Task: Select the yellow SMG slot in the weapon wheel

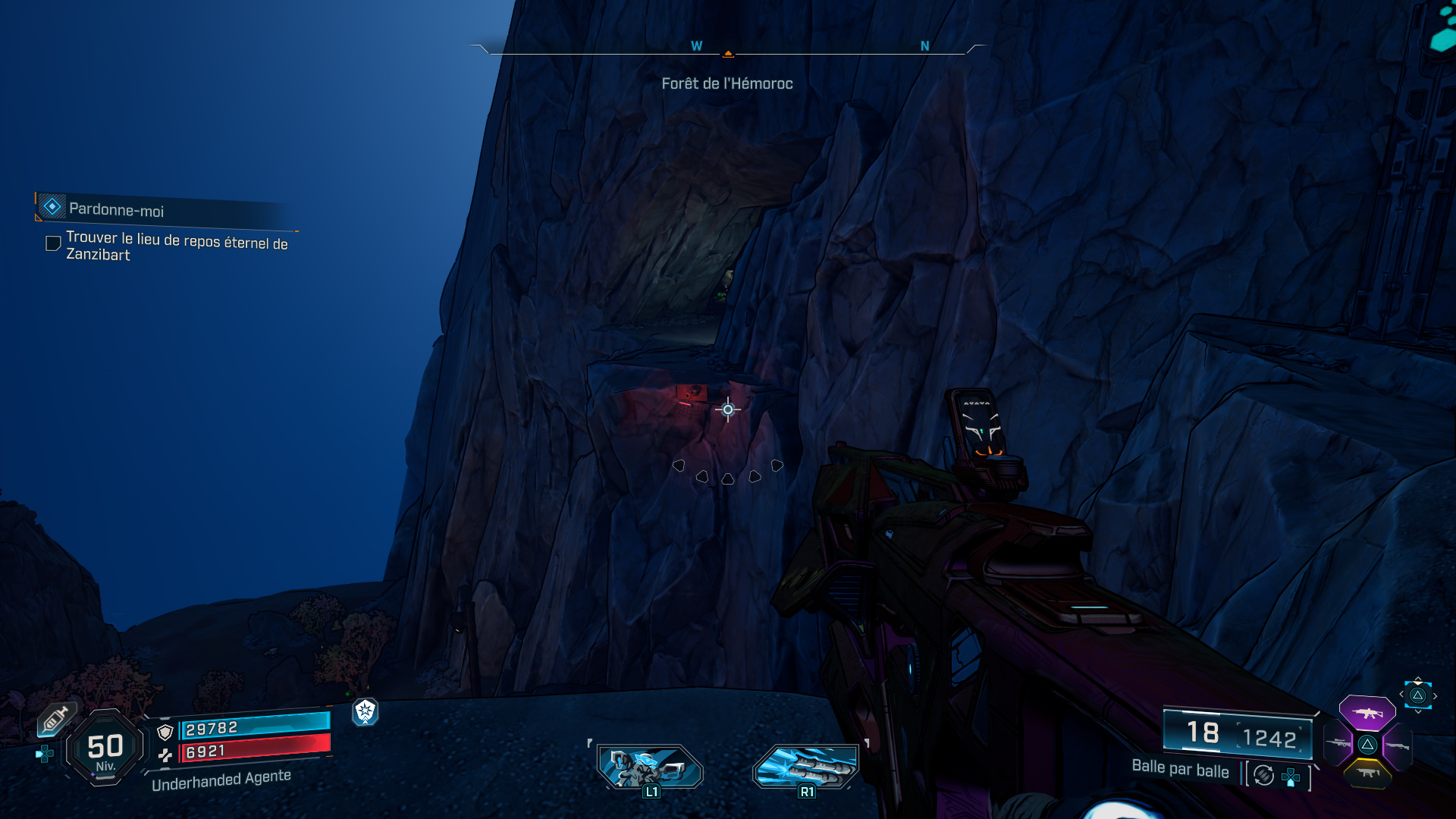Action: pyautogui.click(x=1368, y=773)
